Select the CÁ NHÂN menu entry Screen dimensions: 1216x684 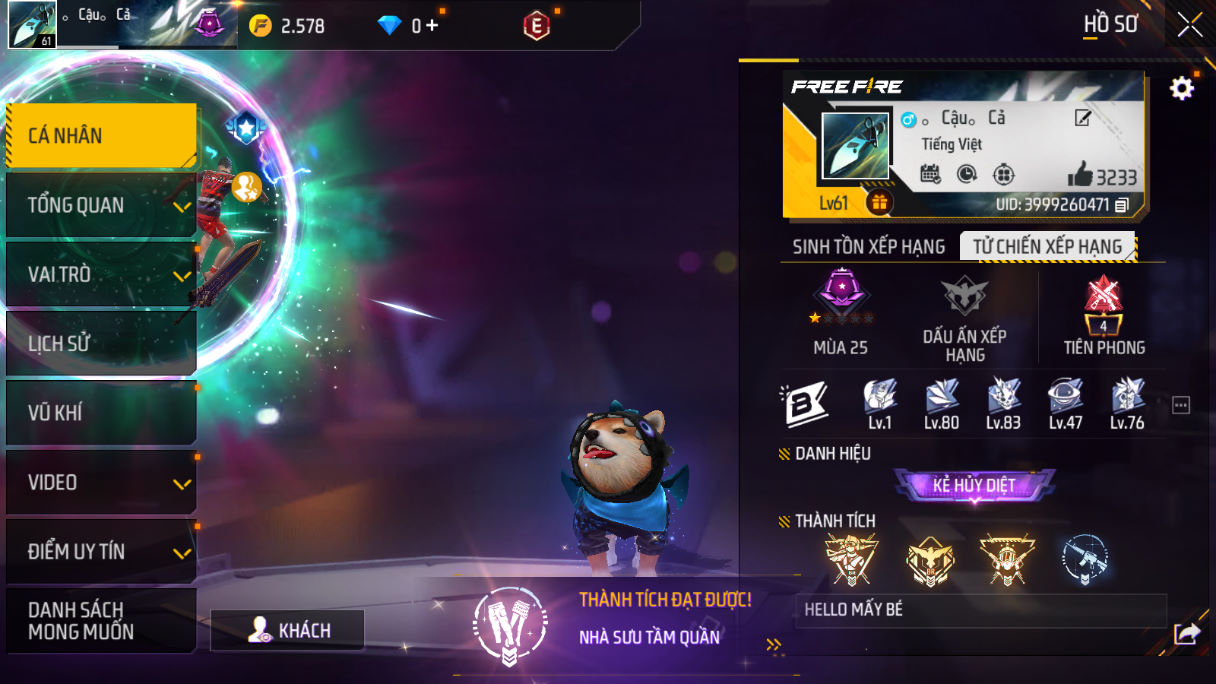click(101, 136)
